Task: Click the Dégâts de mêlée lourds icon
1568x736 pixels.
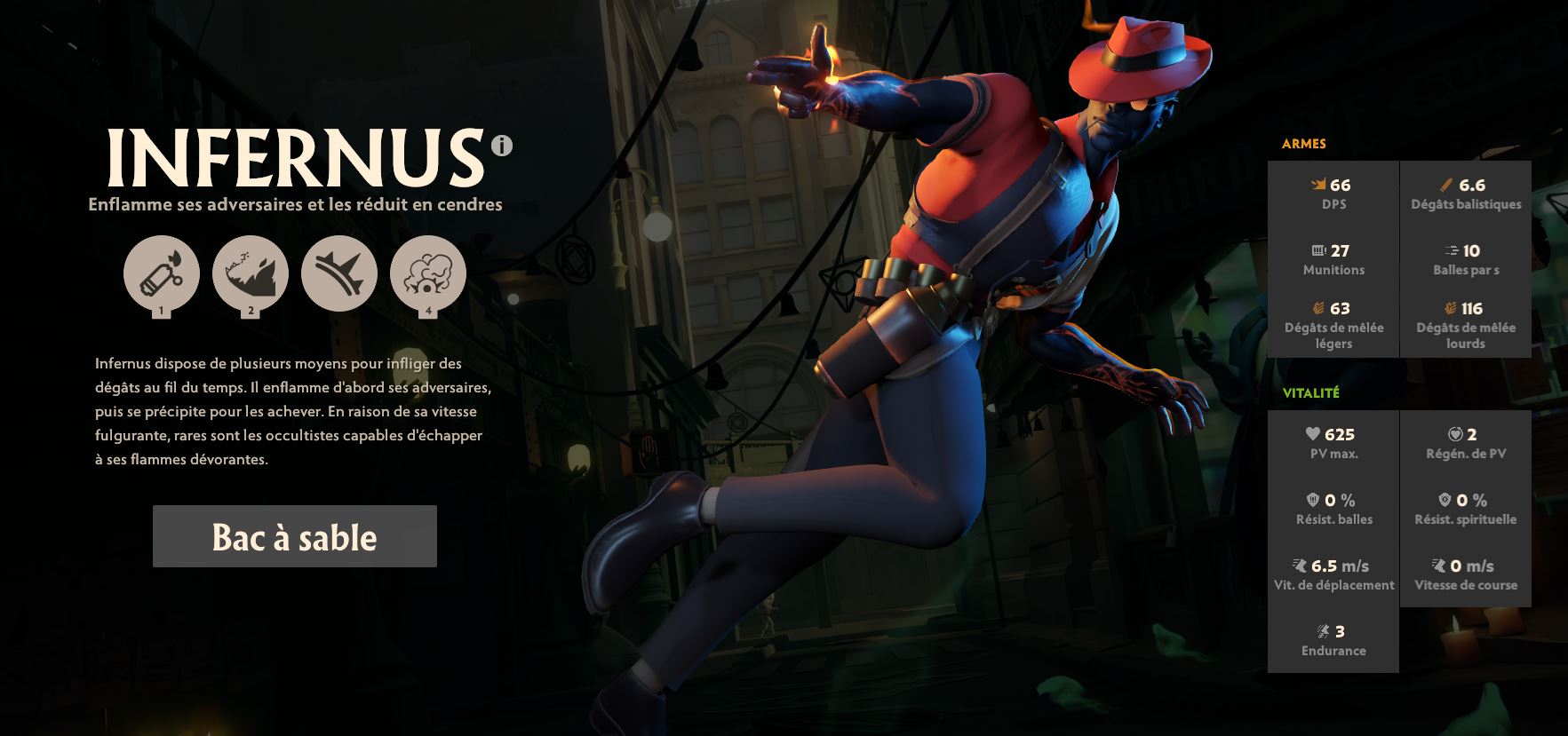Action: tap(1451, 308)
